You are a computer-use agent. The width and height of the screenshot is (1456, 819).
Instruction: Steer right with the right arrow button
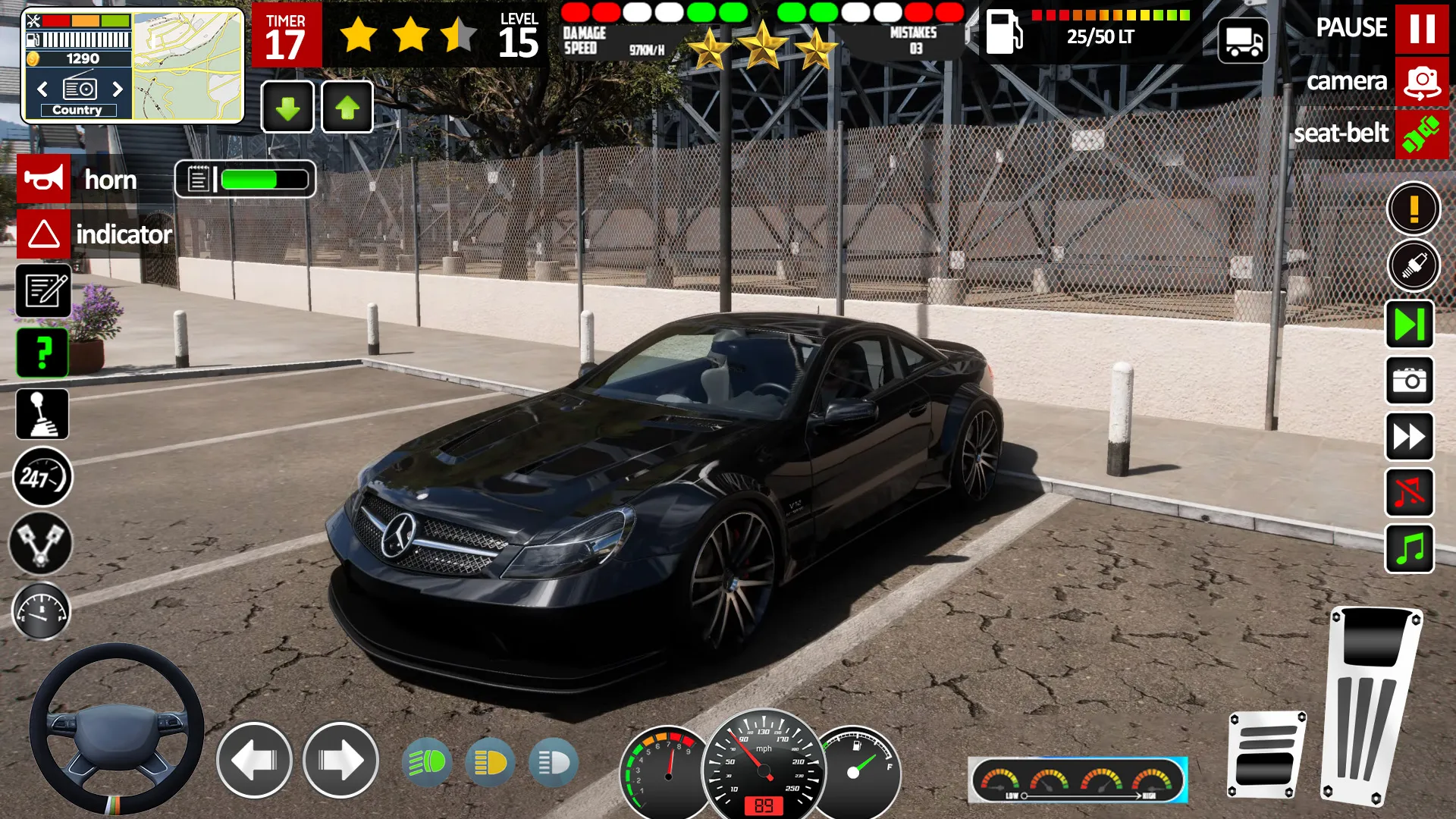(340, 760)
